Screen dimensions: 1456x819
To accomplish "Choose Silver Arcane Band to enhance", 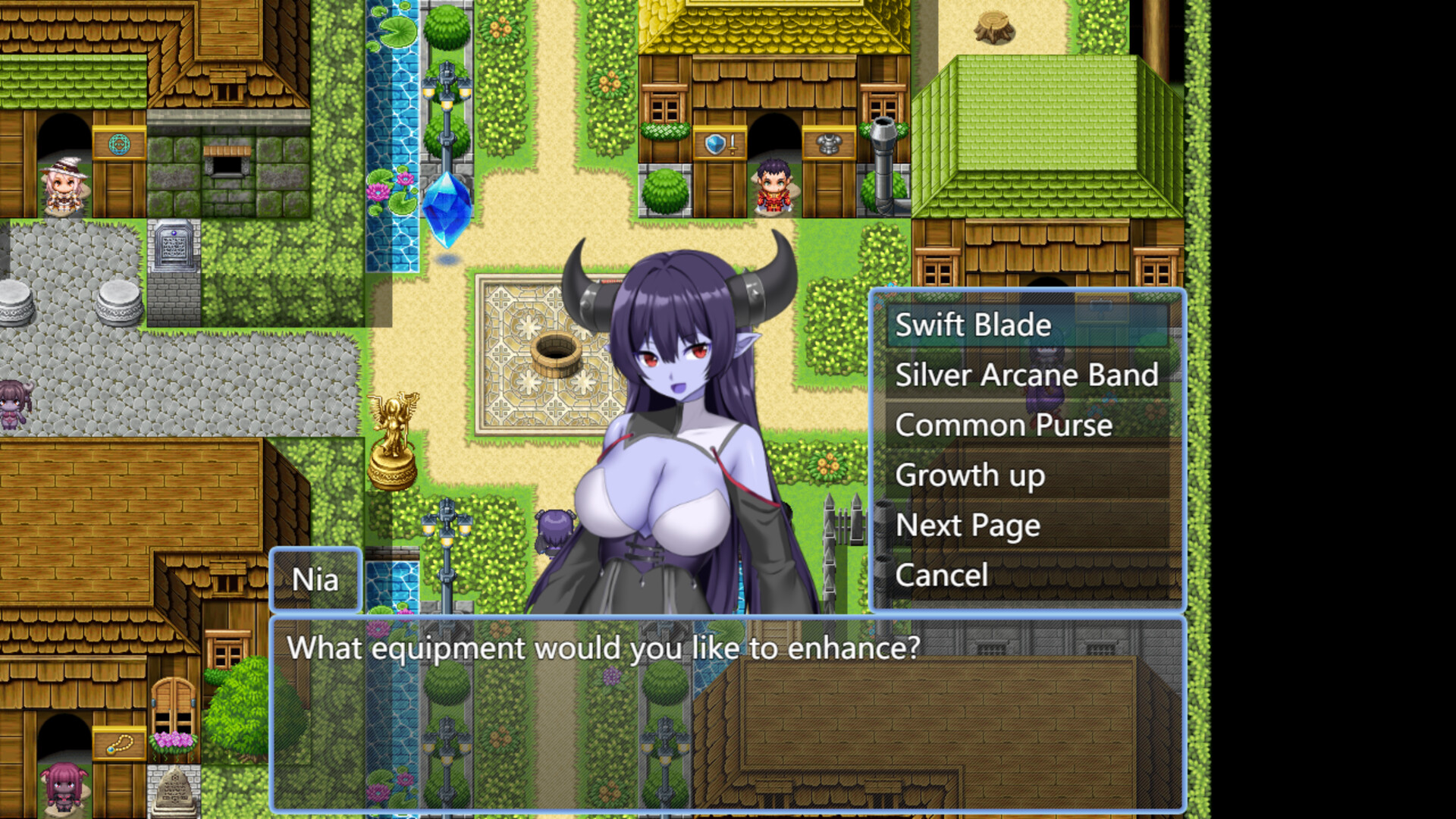I will tap(1026, 375).
